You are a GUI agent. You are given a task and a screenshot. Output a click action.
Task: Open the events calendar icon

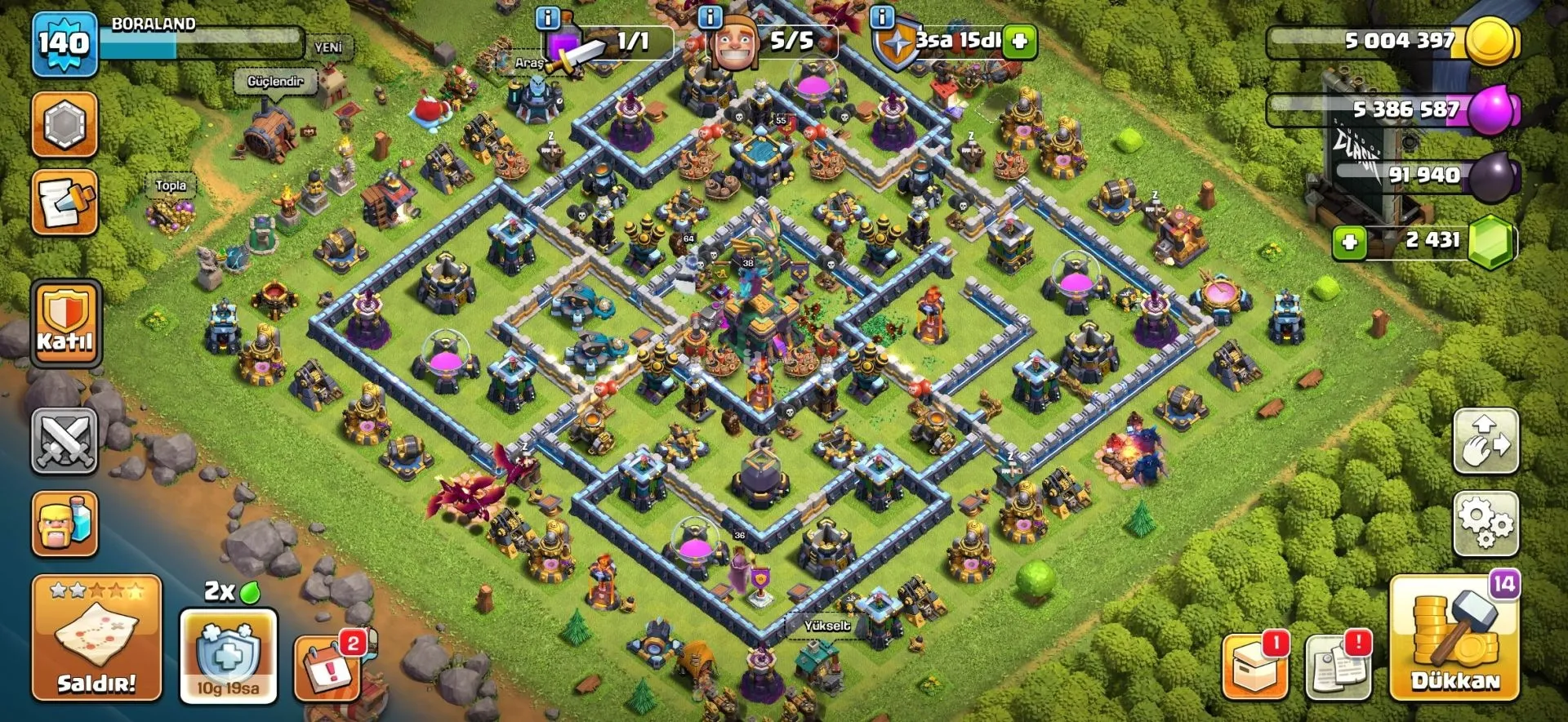[x=328, y=666]
